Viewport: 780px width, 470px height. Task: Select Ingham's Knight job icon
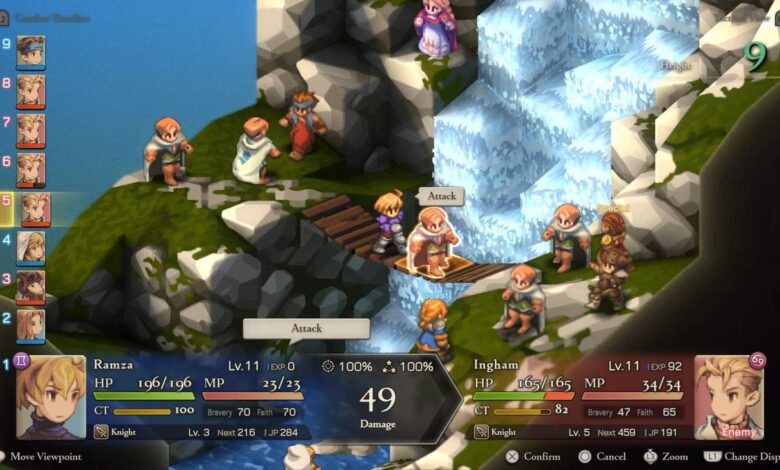pos(481,432)
